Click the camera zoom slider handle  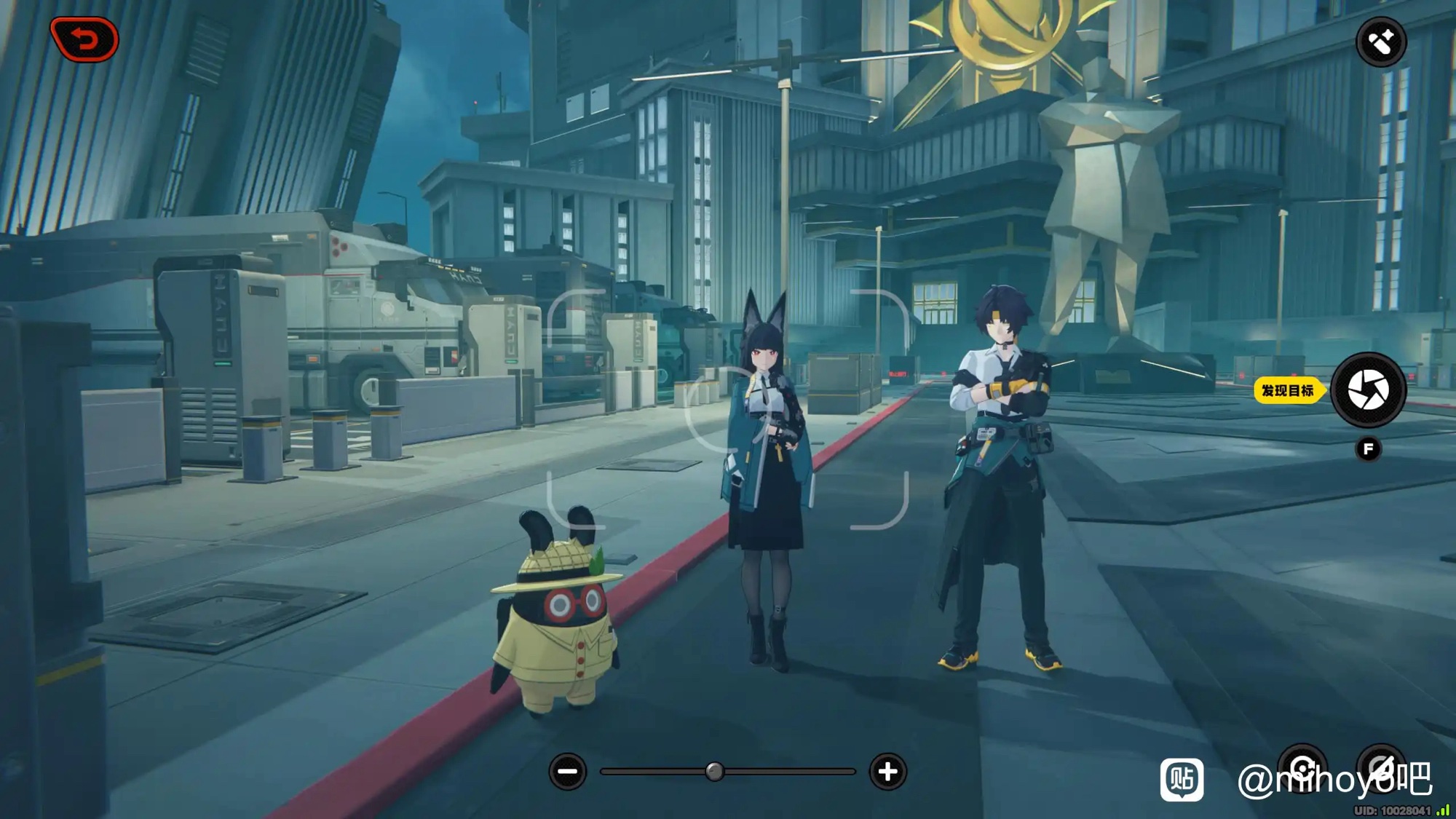[715, 772]
